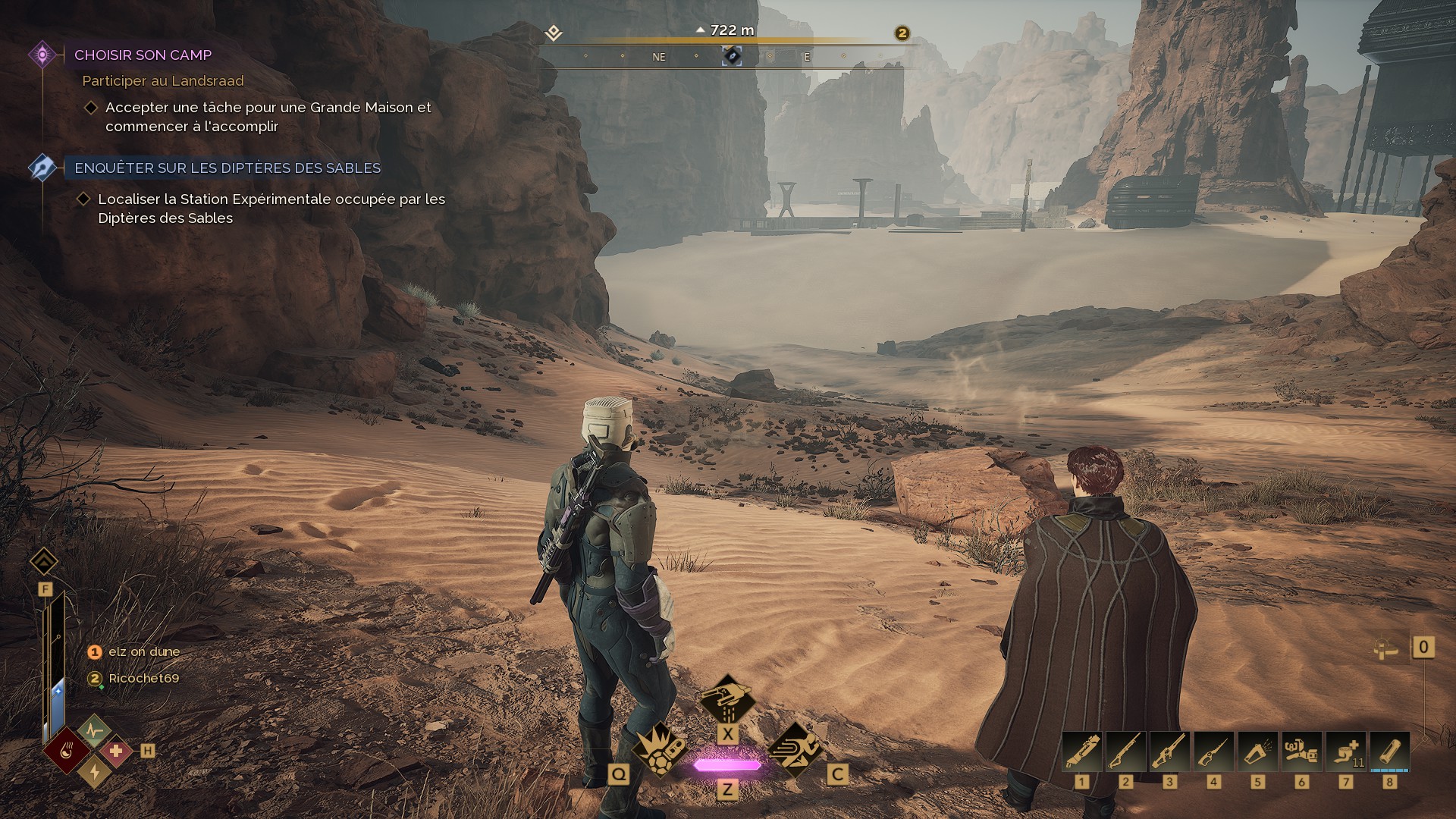Select the weapon in hotbar slot 1
This screenshot has width=1456, height=819.
click(x=1082, y=752)
